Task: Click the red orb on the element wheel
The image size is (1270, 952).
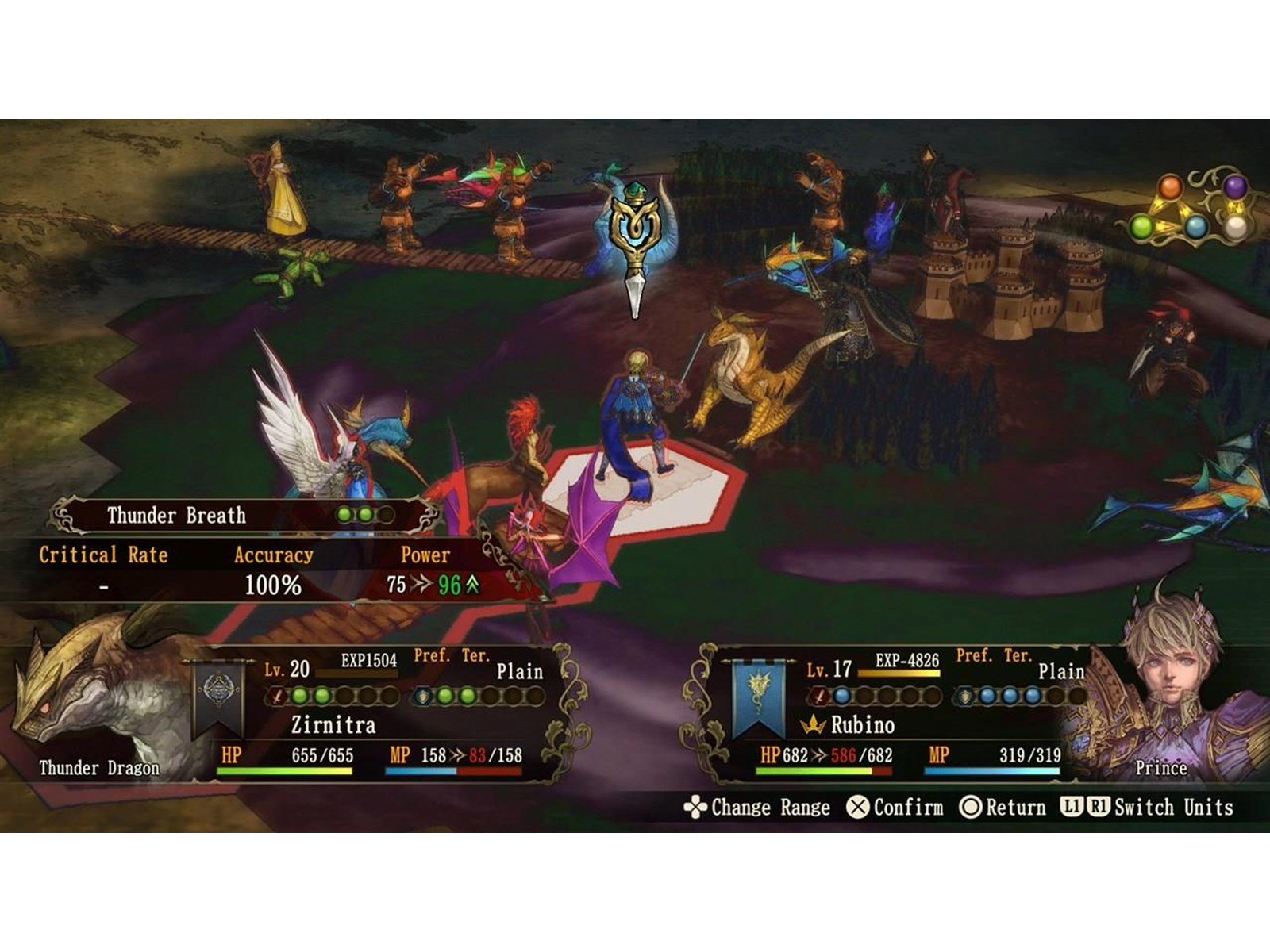Action: click(1170, 189)
